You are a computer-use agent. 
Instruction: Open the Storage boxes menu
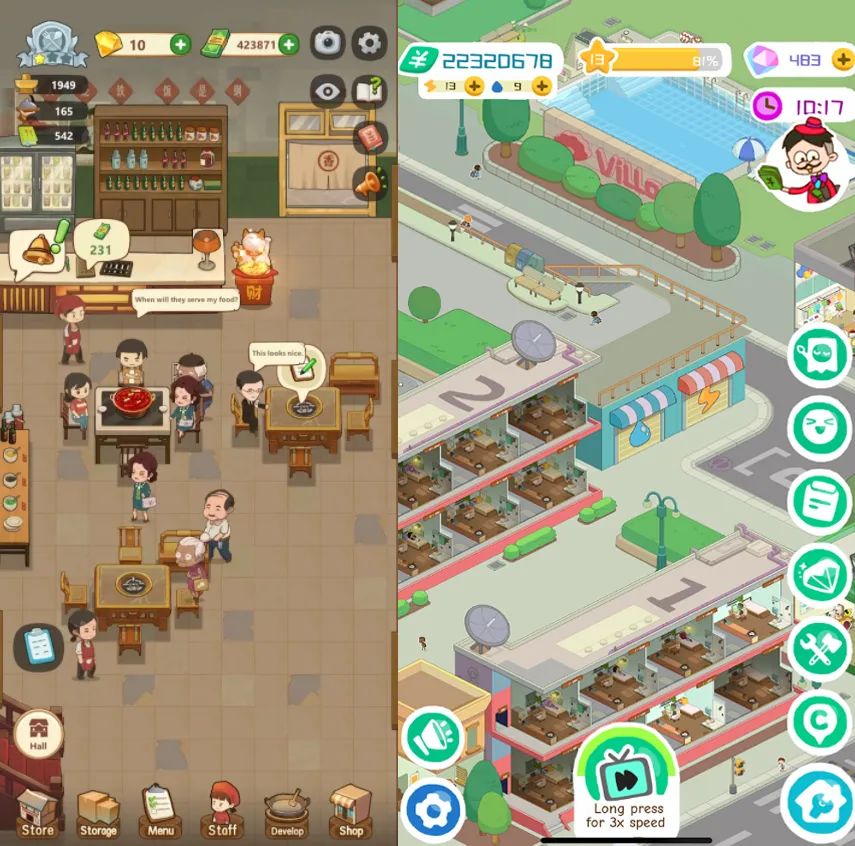click(x=98, y=810)
